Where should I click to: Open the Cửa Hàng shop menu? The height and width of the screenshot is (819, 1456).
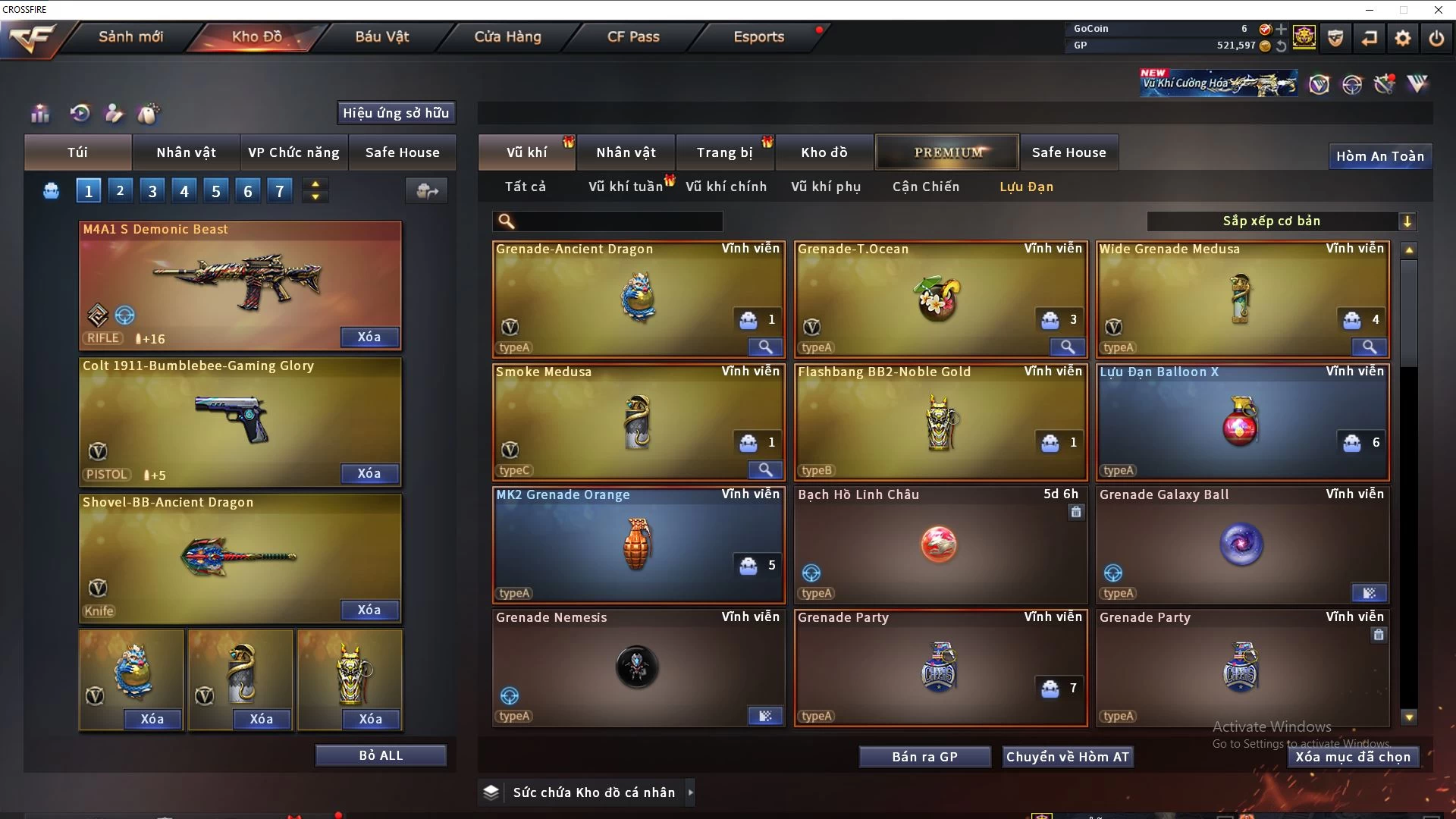coord(507,36)
